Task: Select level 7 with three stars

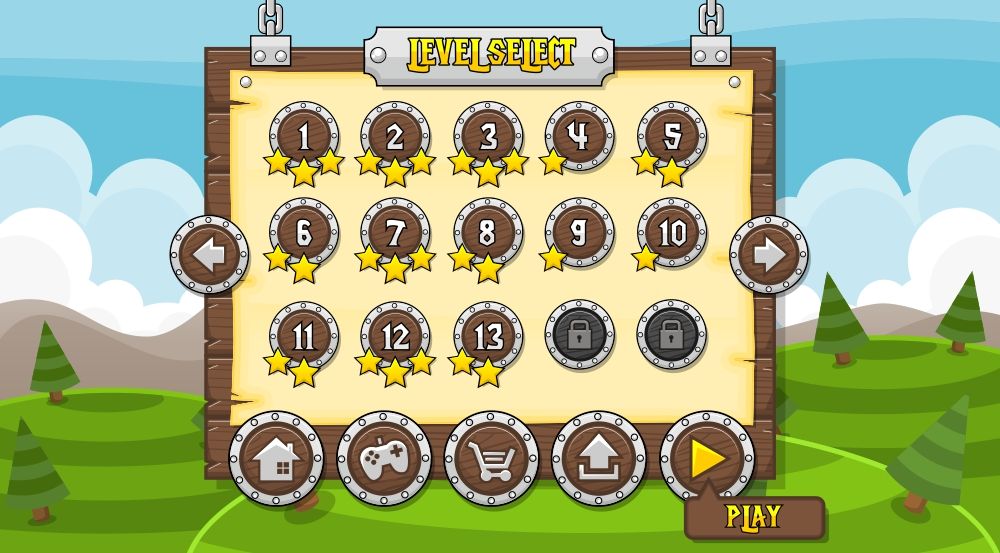Action: coord(395,232)
